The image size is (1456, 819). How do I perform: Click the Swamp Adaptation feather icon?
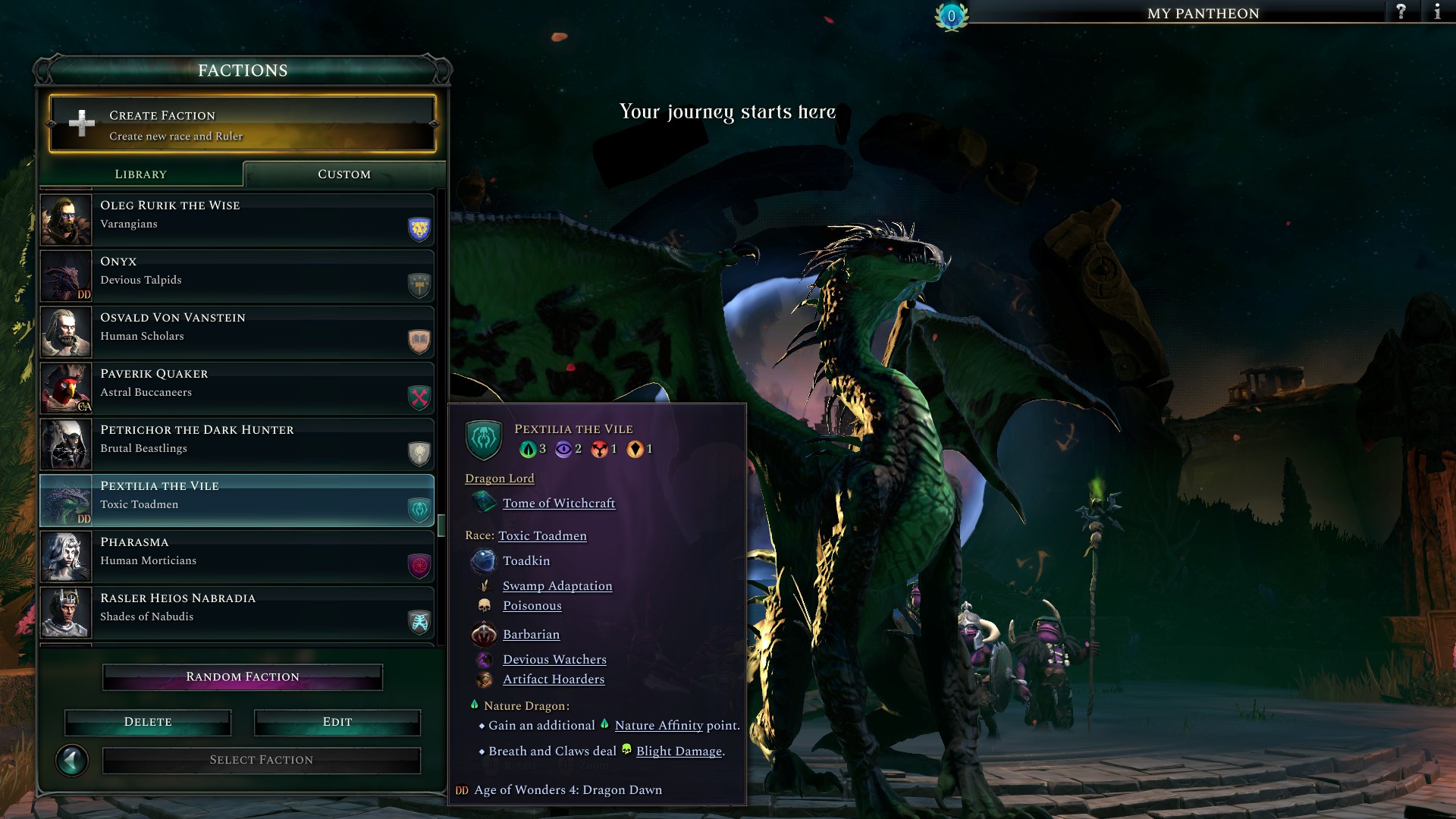pos(485,585)
